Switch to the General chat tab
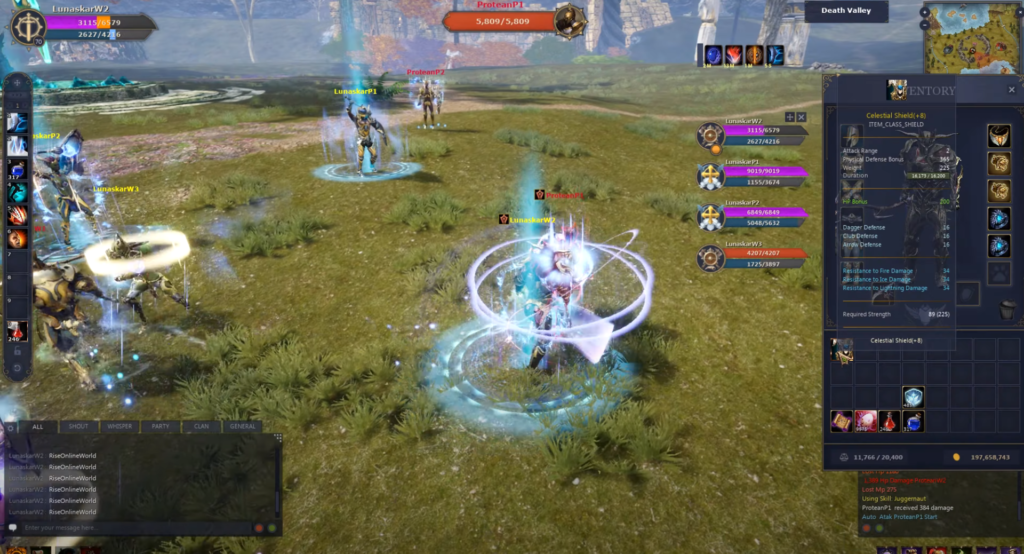 pos(243,426)
